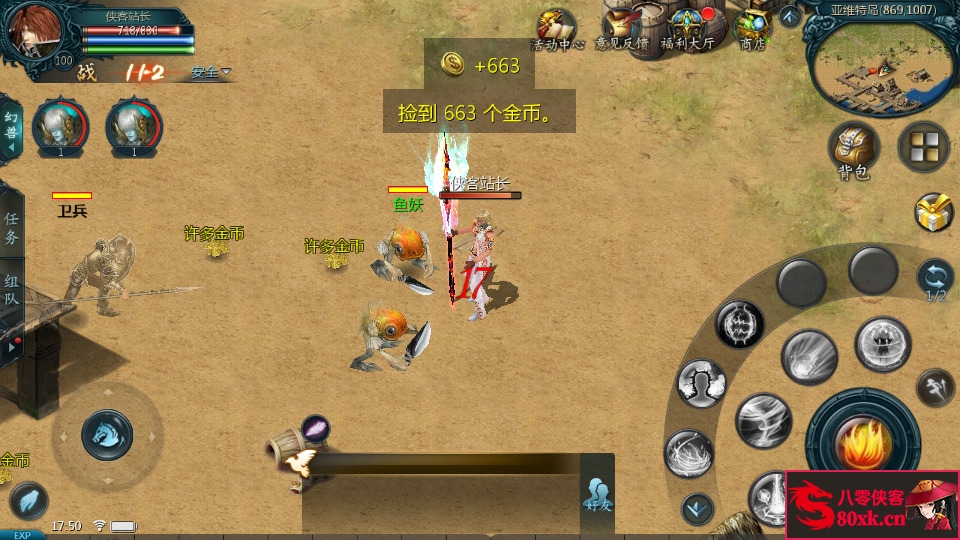
Task: Open the 任务 quest tab
Action: point(11,228)
